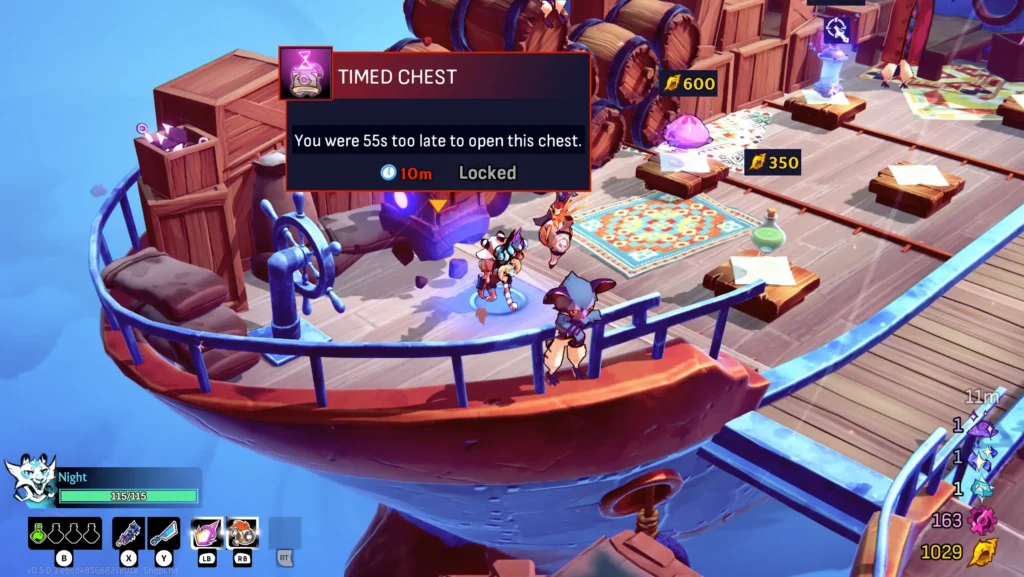Click the 350 gold price tag
The image size is (1024, 577).
tap(774, 162)
